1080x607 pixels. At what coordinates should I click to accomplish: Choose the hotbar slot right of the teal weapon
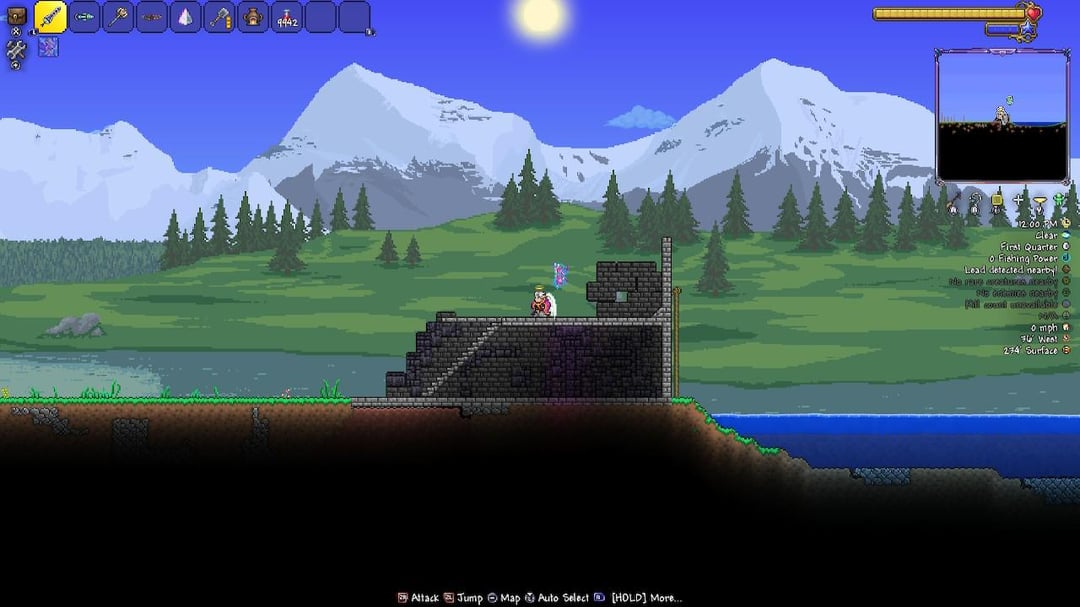pyautogui.click(x=119, y=17)
